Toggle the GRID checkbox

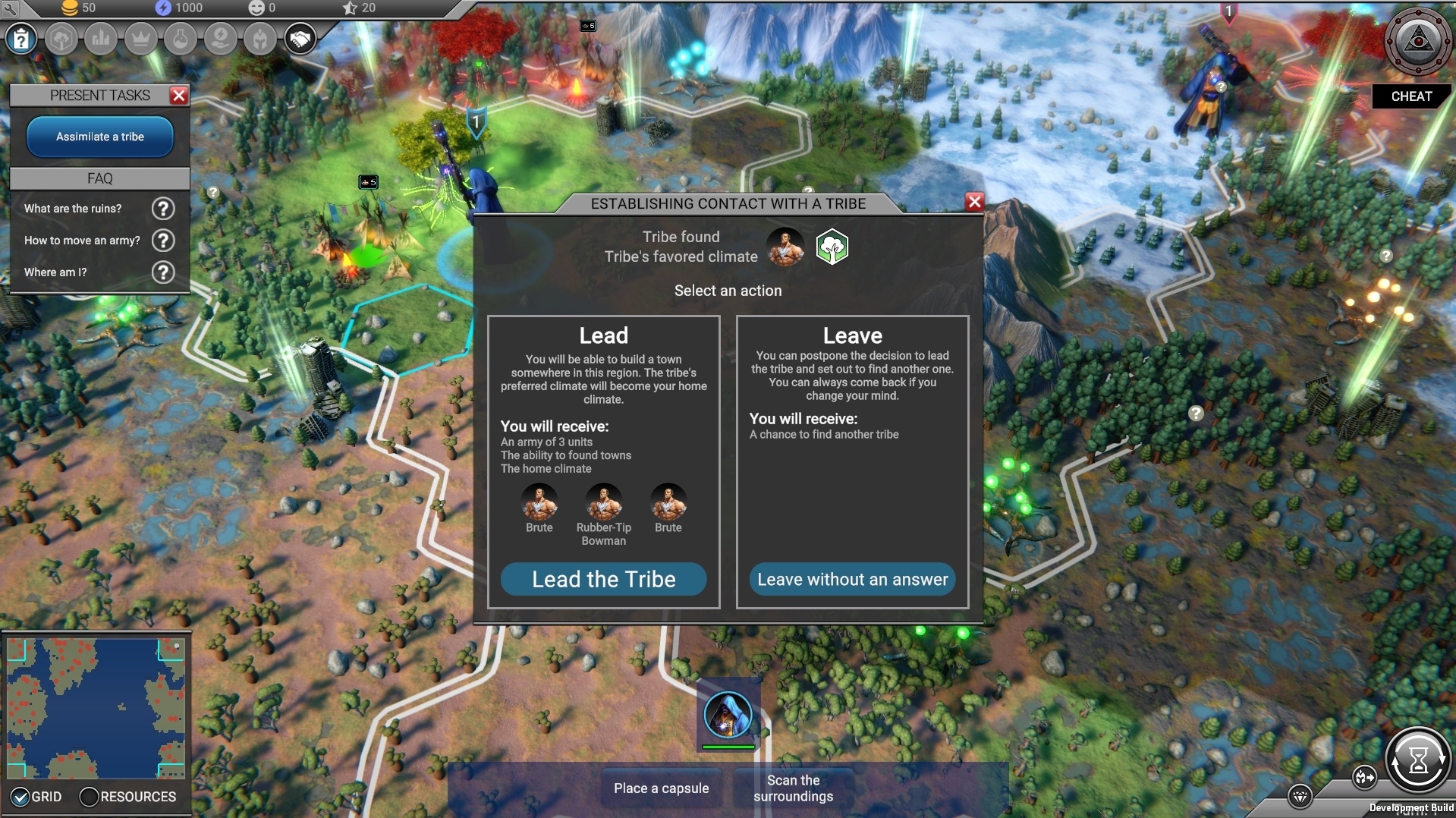(21, 797)
